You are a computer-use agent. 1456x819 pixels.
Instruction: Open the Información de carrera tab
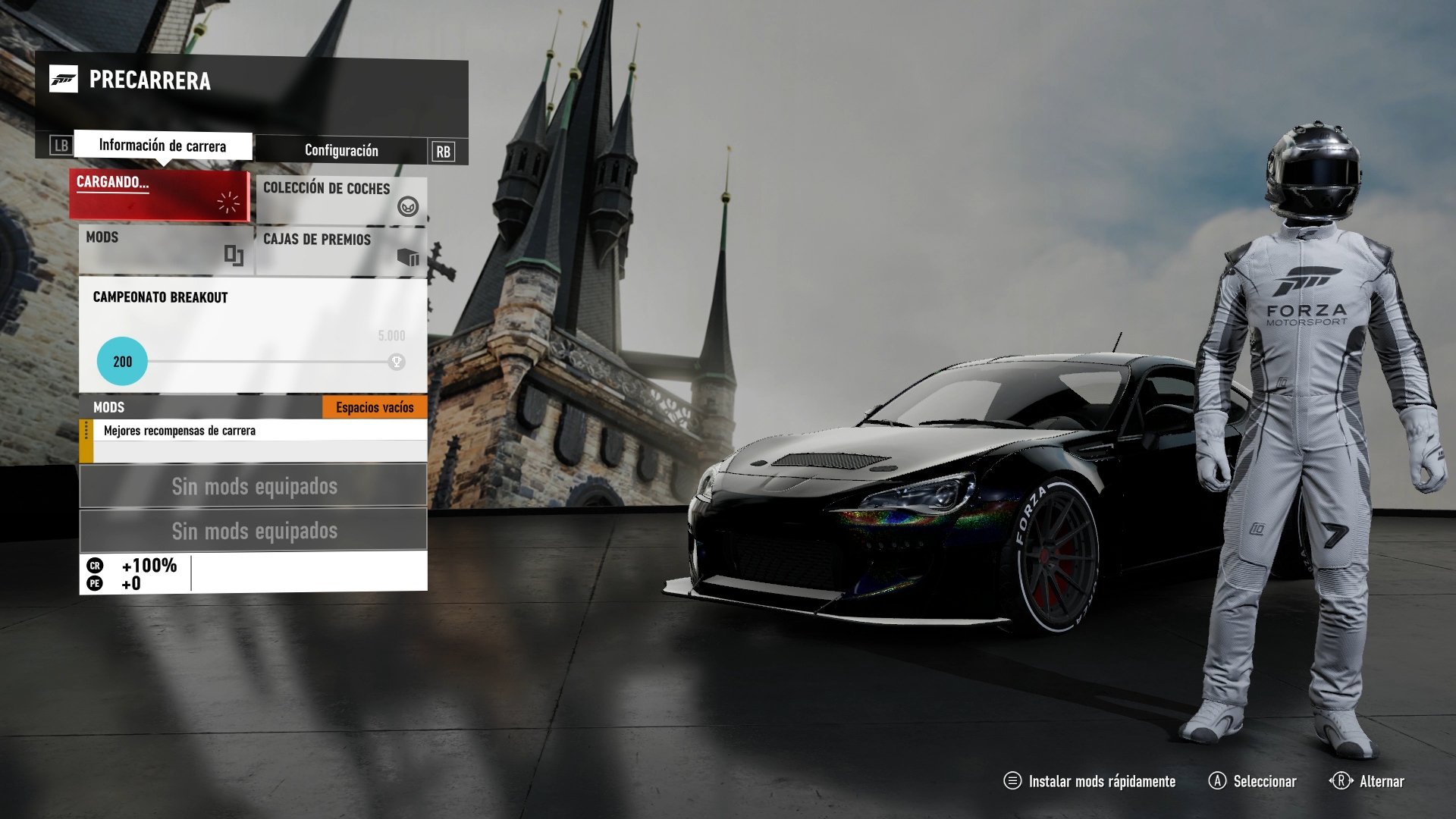pos(162,144)
